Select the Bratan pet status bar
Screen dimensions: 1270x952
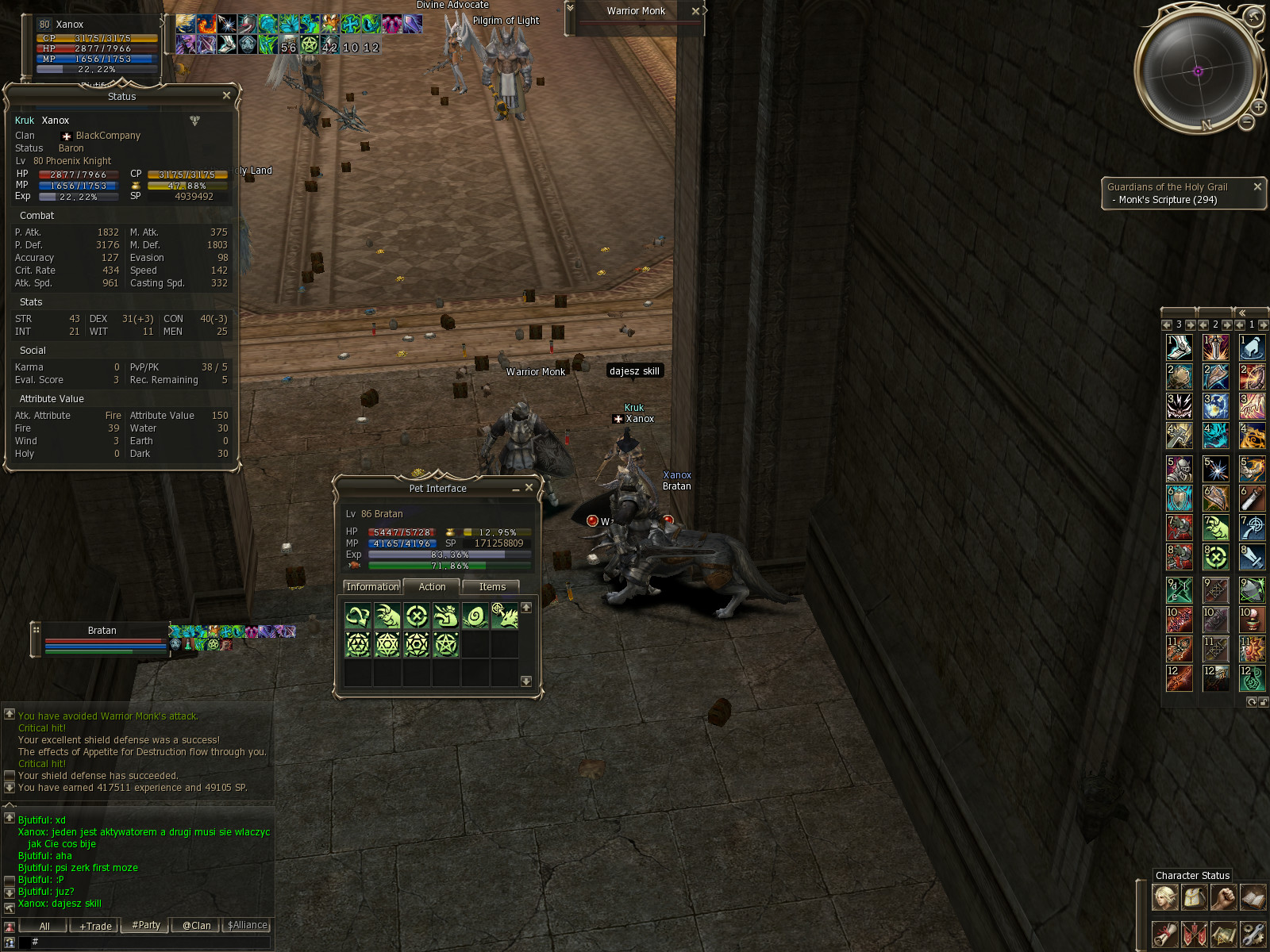pyautogui.click(x=102, y=639)
